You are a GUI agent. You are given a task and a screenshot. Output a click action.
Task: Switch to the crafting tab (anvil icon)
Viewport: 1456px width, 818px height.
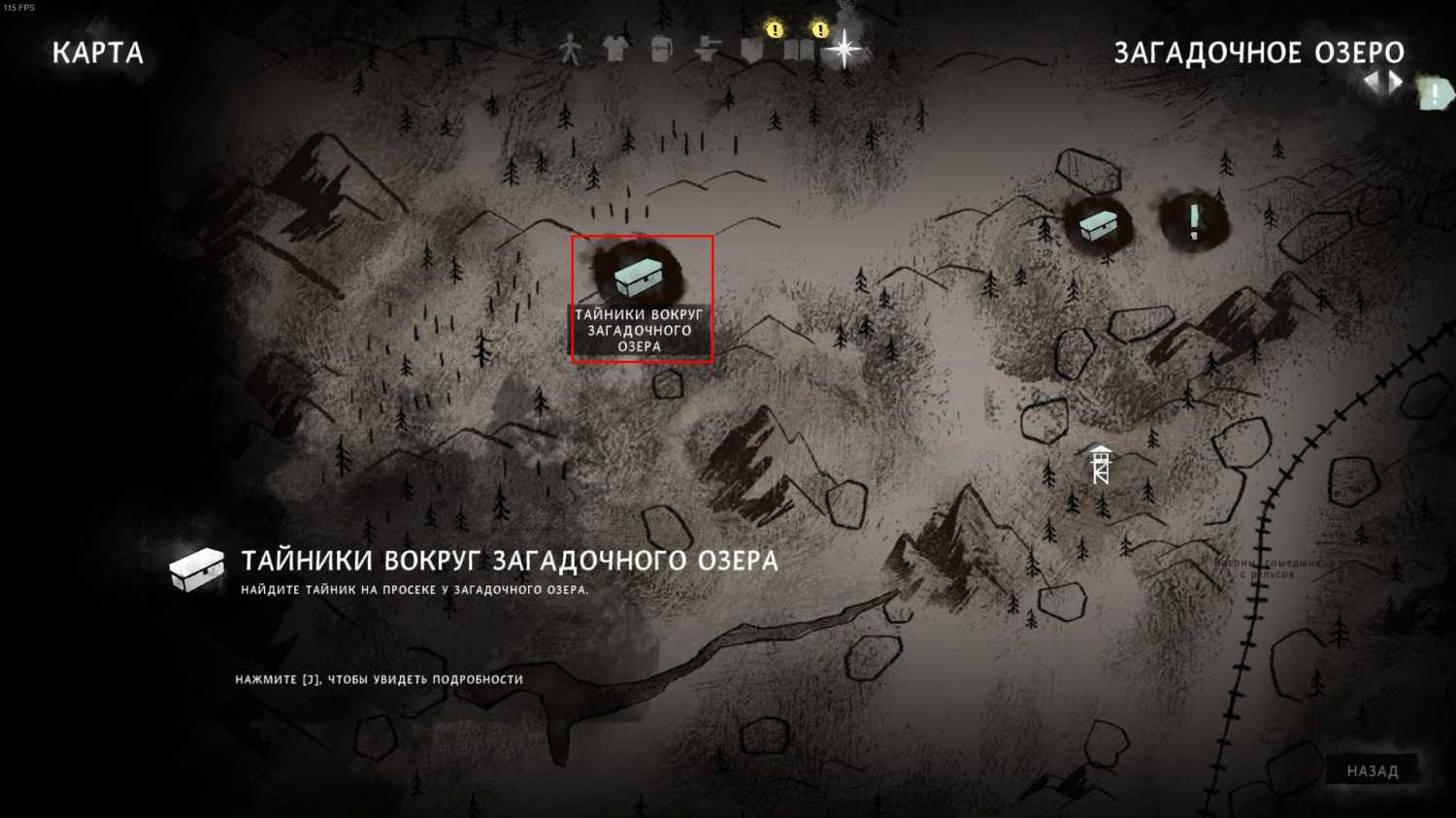click(708, 49)
